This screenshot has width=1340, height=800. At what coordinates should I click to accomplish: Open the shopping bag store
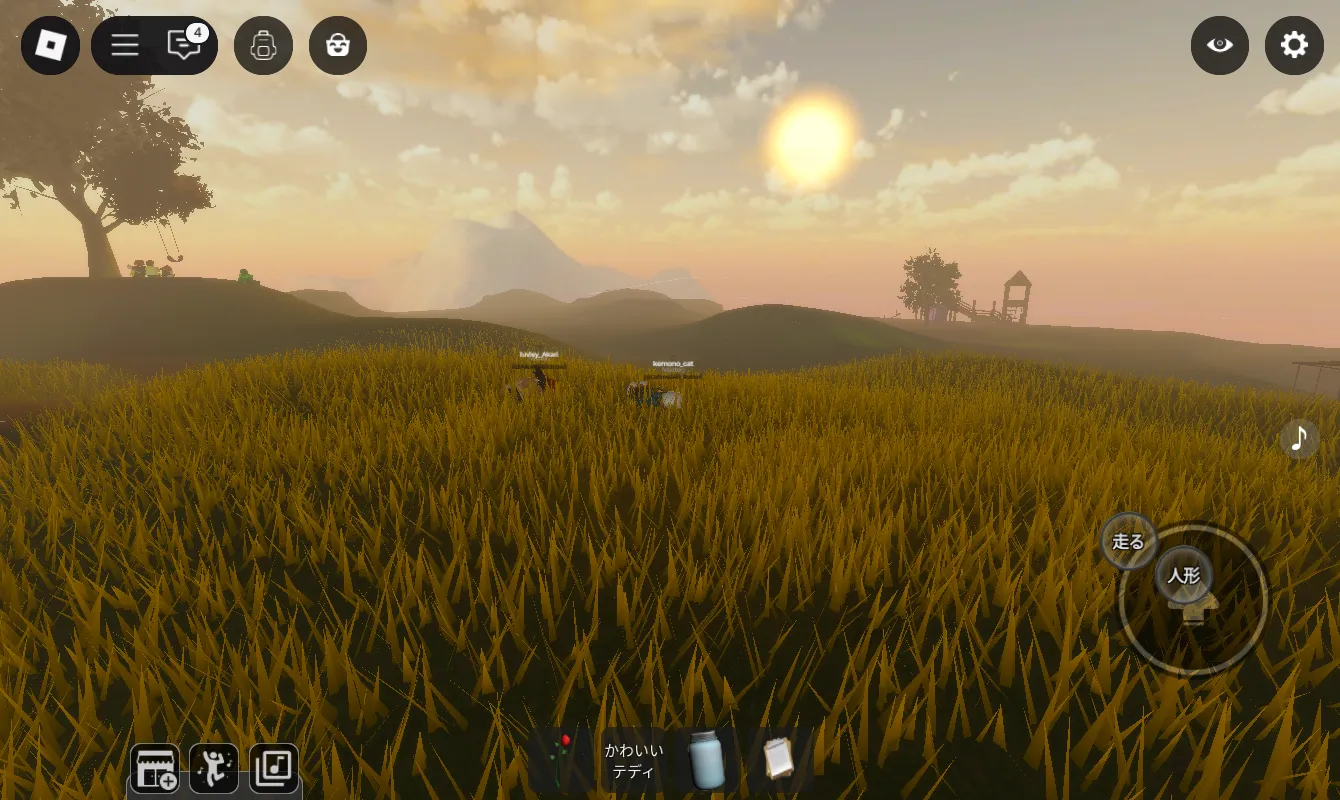[338, 45]
